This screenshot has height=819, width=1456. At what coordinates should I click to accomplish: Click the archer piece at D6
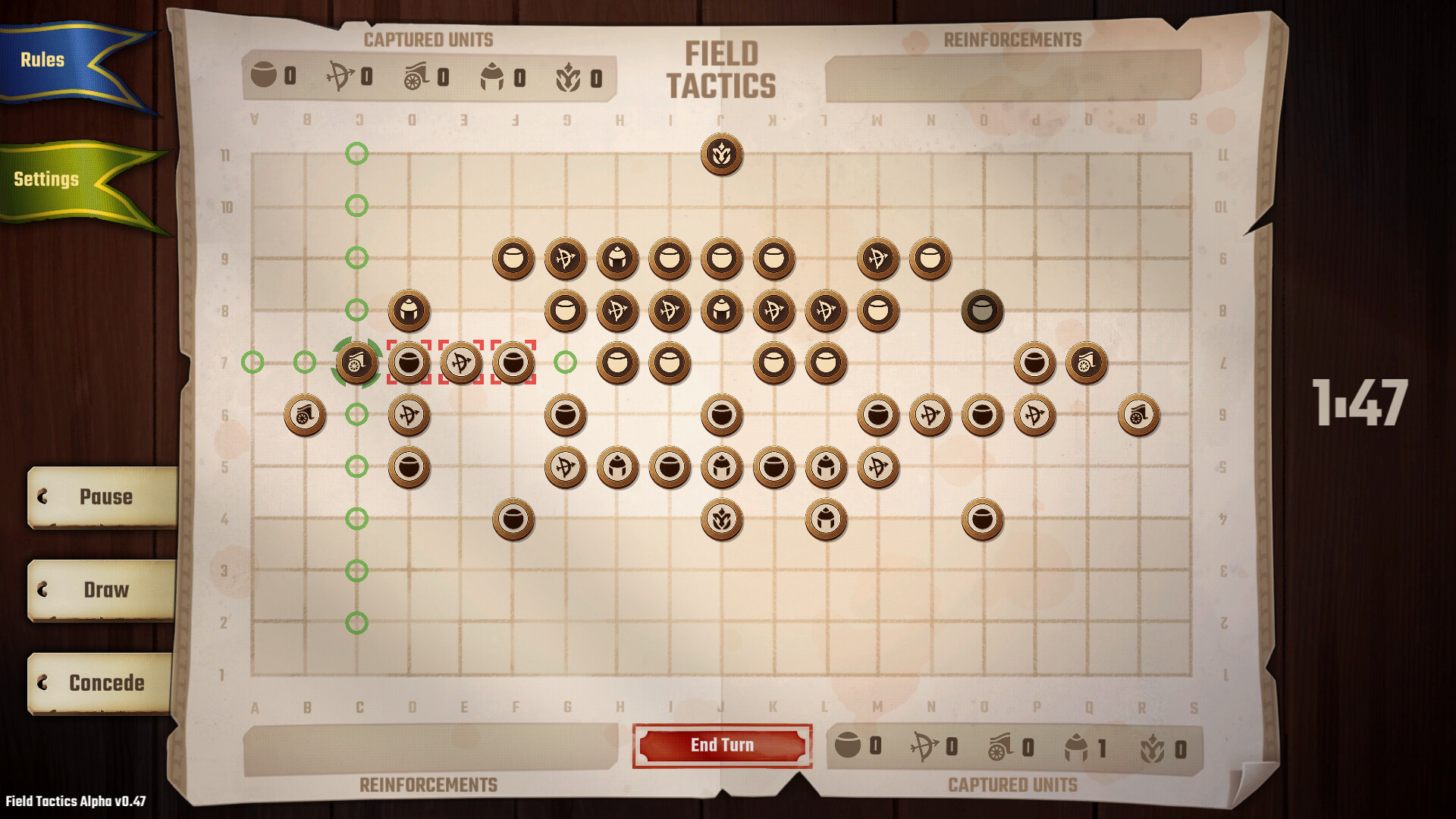(x=409, y=414)
